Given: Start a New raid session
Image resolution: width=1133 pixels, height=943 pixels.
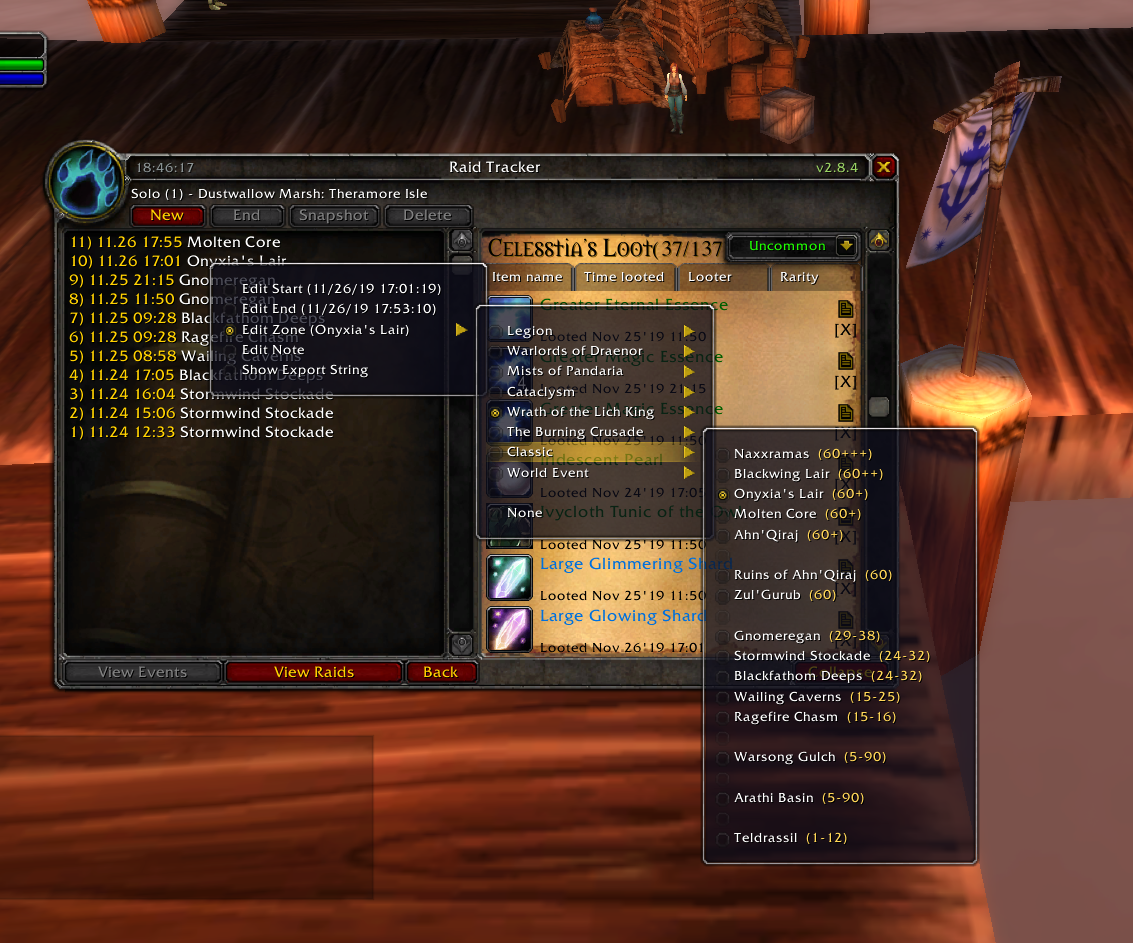Looking at the screenshot, I should [x=167, y=215].
